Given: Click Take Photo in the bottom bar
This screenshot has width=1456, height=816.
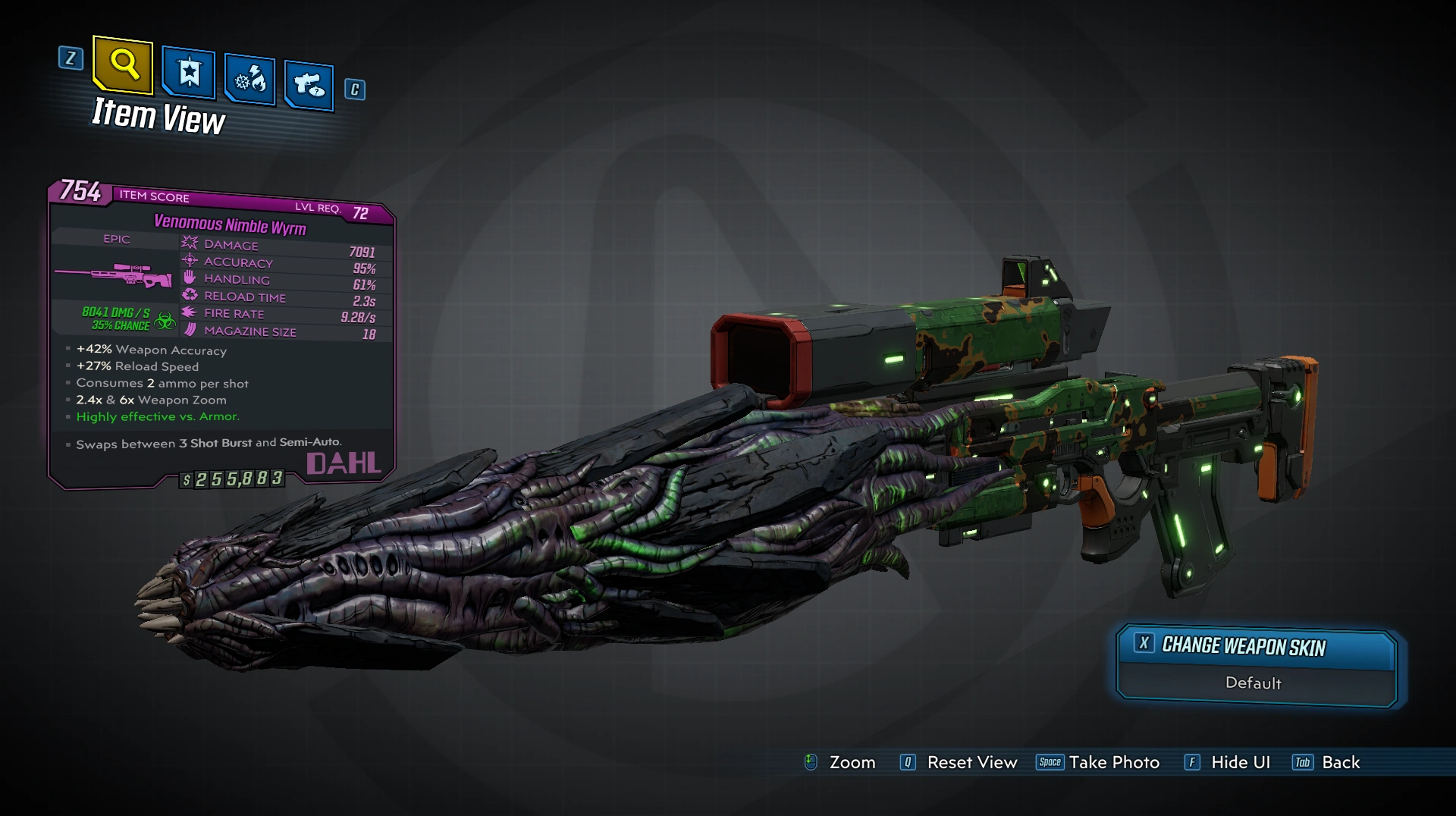Looking at the screenshot, I should pyautogui.click(x=1113, y=763).
